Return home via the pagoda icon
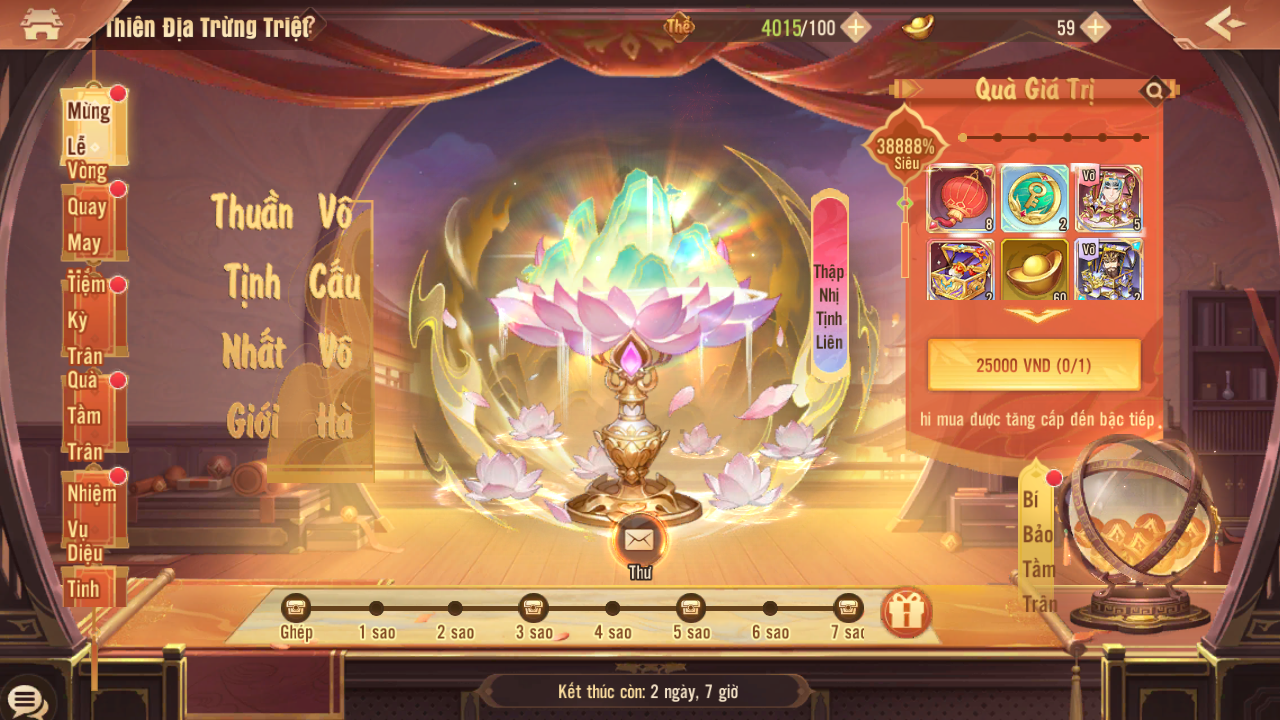This screenshot has width=1280, height=720. (x=41, y=25)
